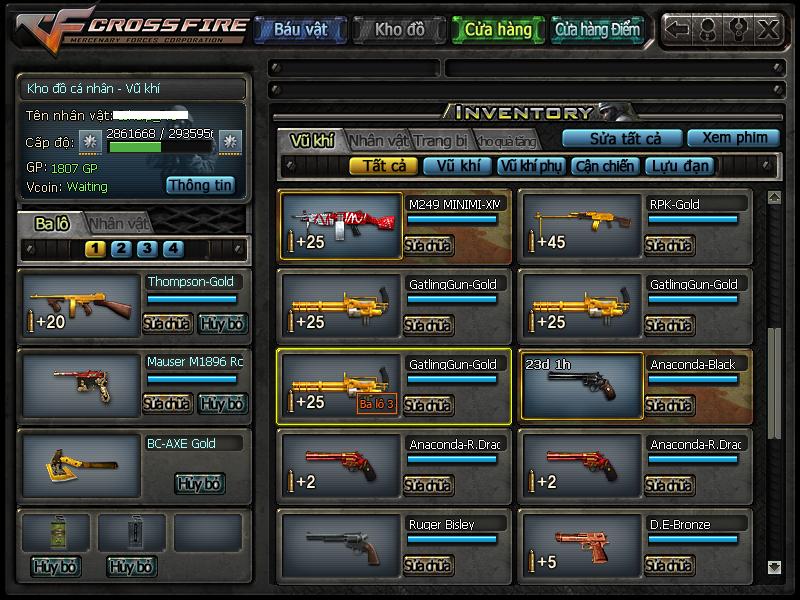Choose the RPK-Gold weapon slot
This screenshot has width=800, height=600.
(581, 226)
